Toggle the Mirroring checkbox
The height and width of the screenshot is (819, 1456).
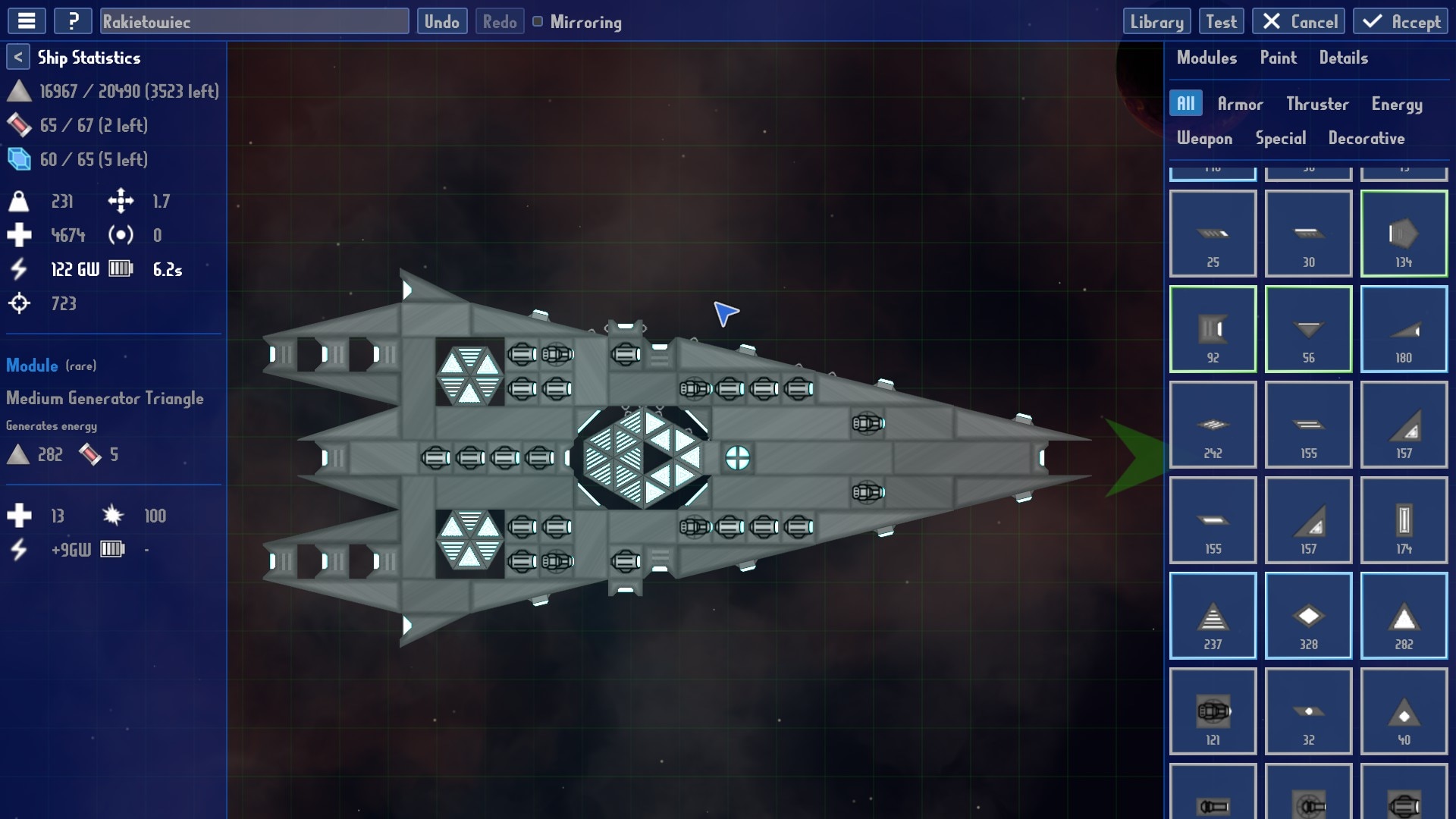538,21
